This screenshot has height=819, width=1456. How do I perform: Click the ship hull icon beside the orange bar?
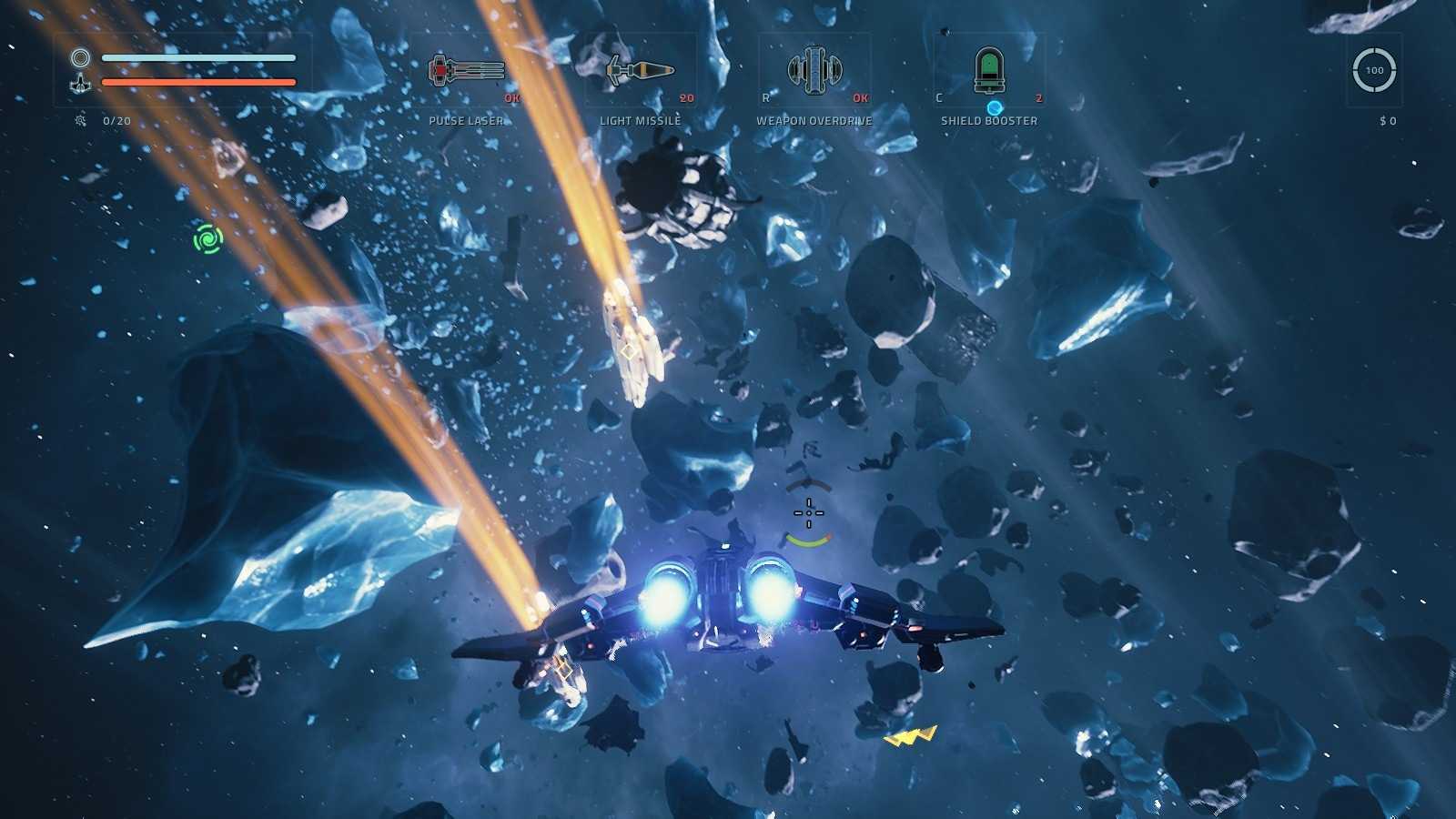tap(81, 83)
